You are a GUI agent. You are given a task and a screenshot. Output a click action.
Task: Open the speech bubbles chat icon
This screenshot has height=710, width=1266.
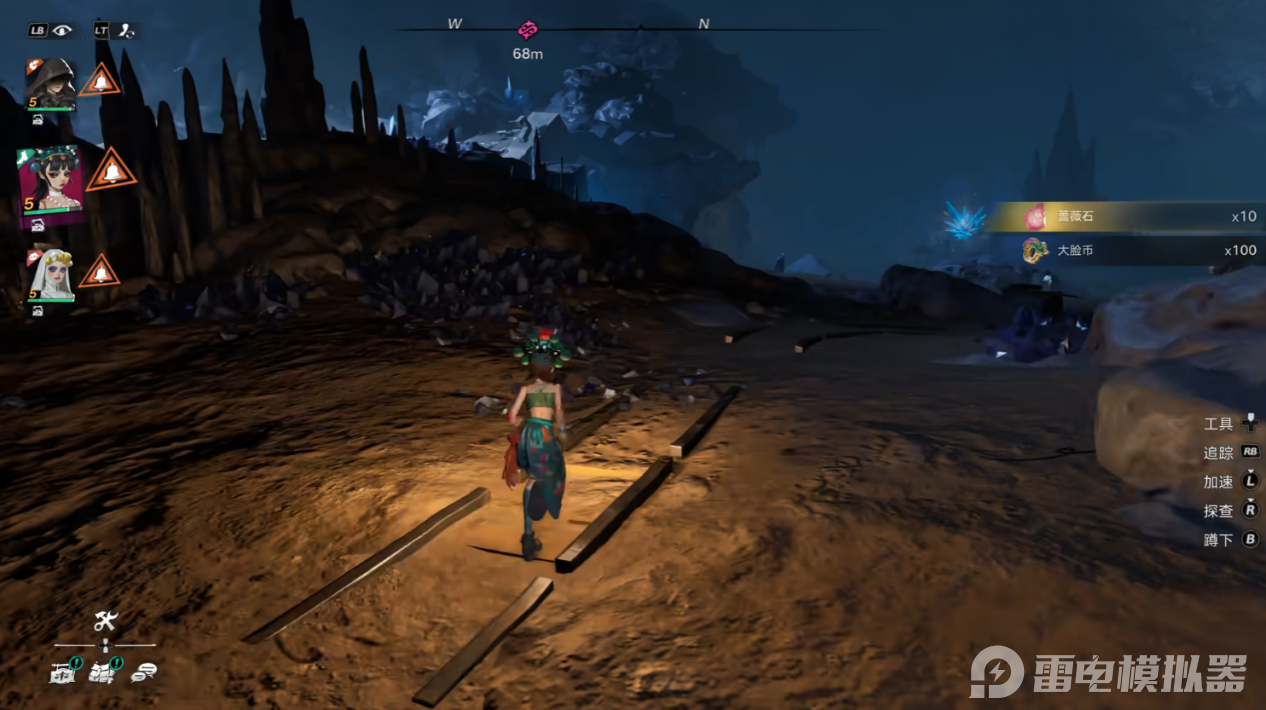142,673
